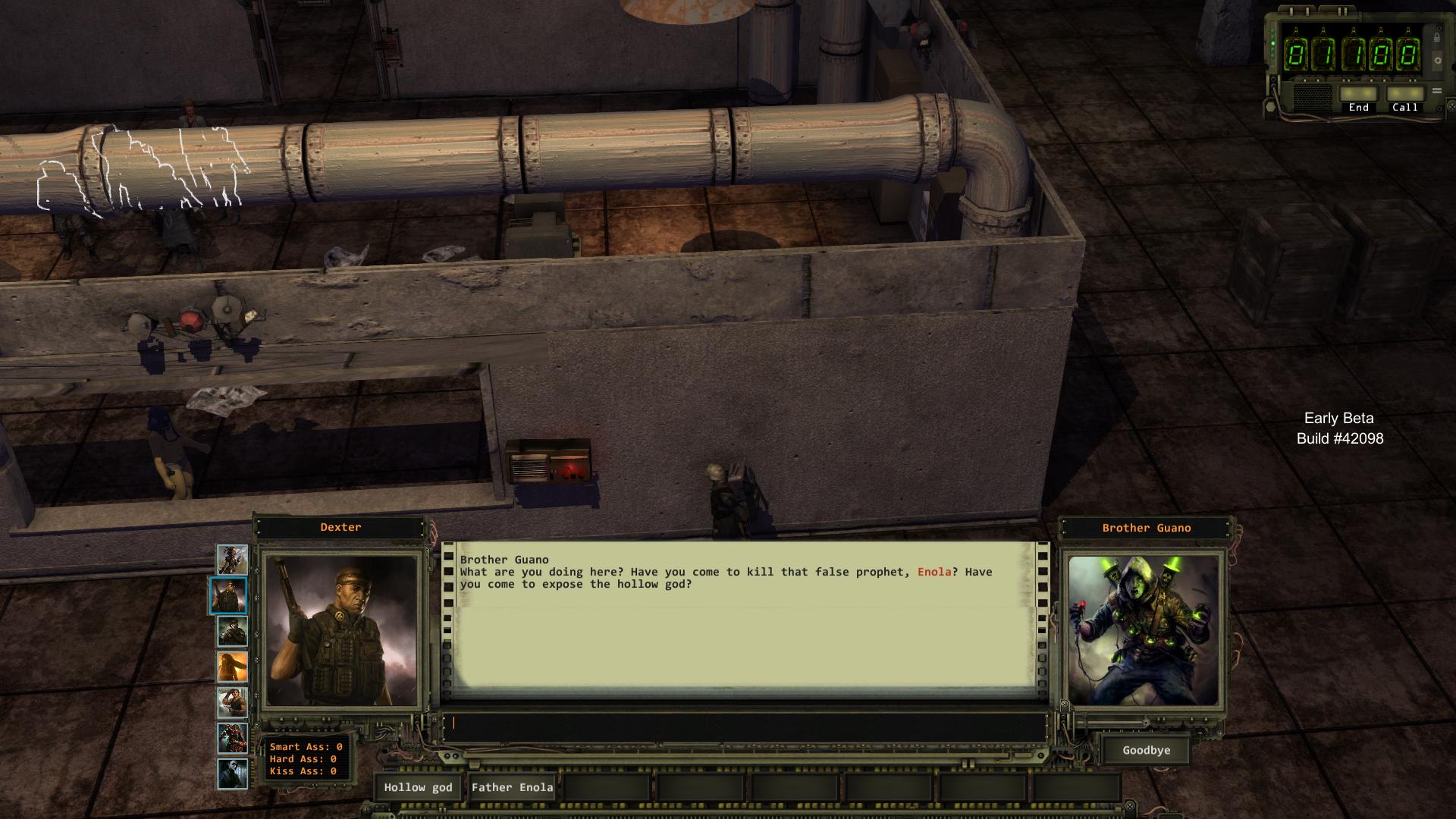Open settings via the radio gear icon
The height and width of the screenshot is (819, 1456).
[x=1437, y=61]
